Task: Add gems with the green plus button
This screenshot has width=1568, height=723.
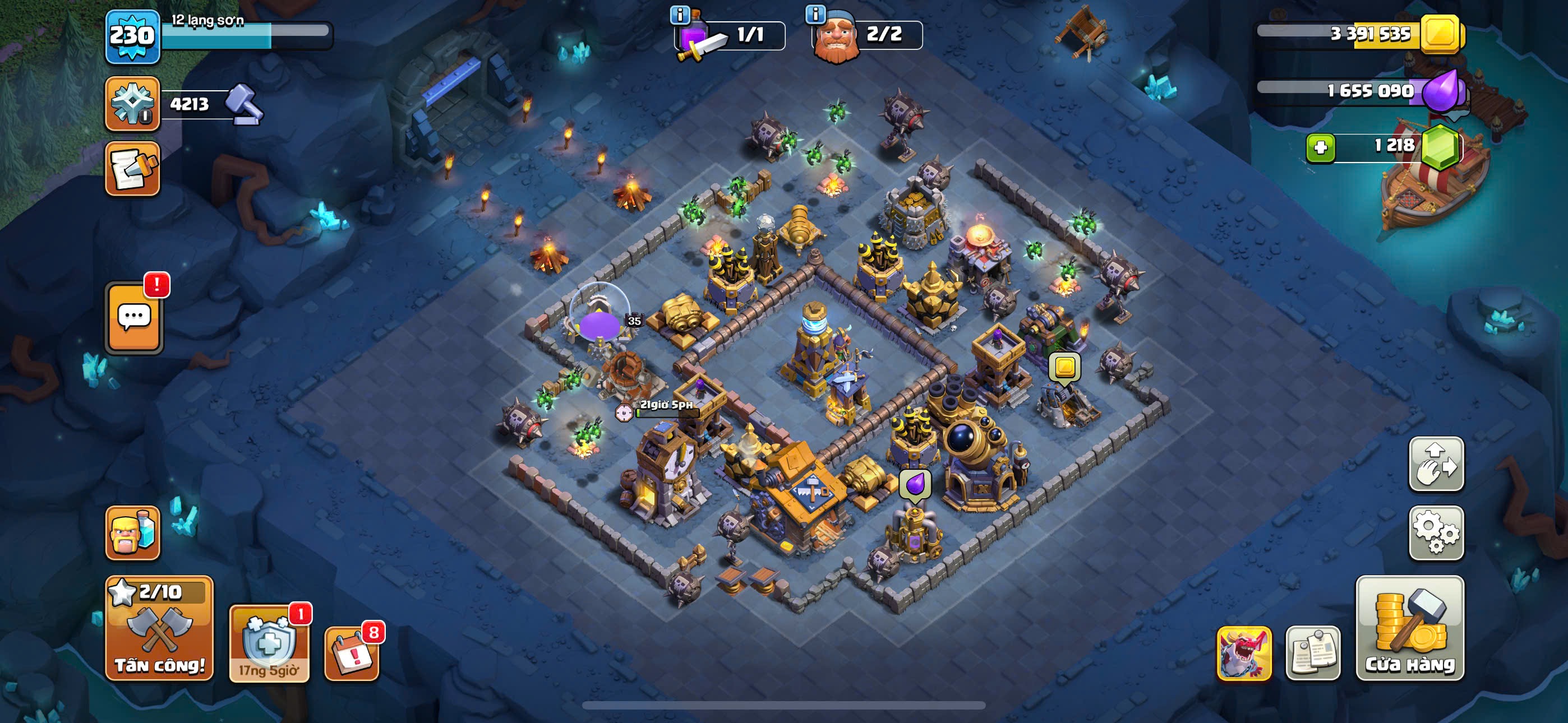Action: coord(1320,148)
